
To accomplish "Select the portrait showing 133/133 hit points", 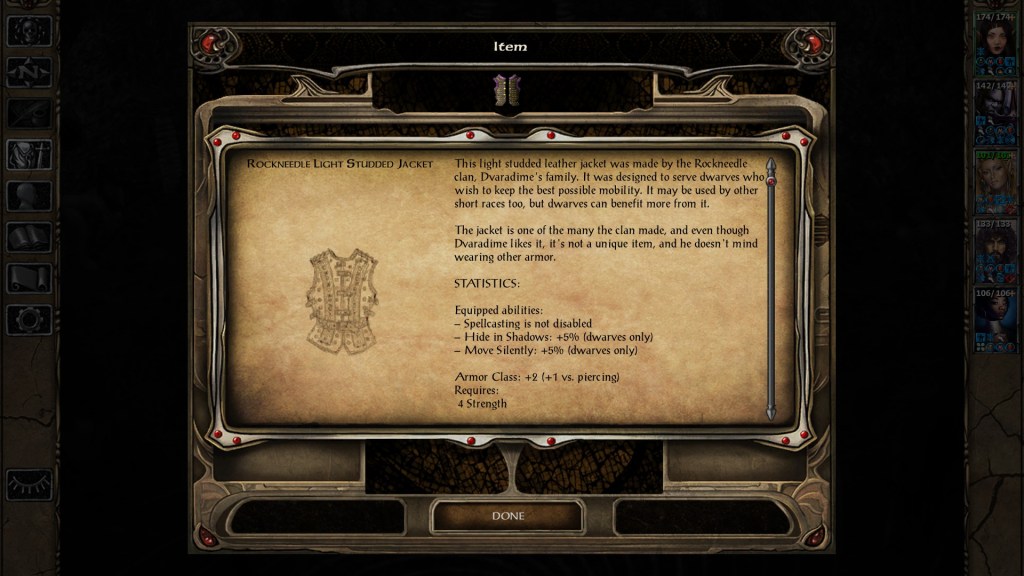I will tap(995, 252).
